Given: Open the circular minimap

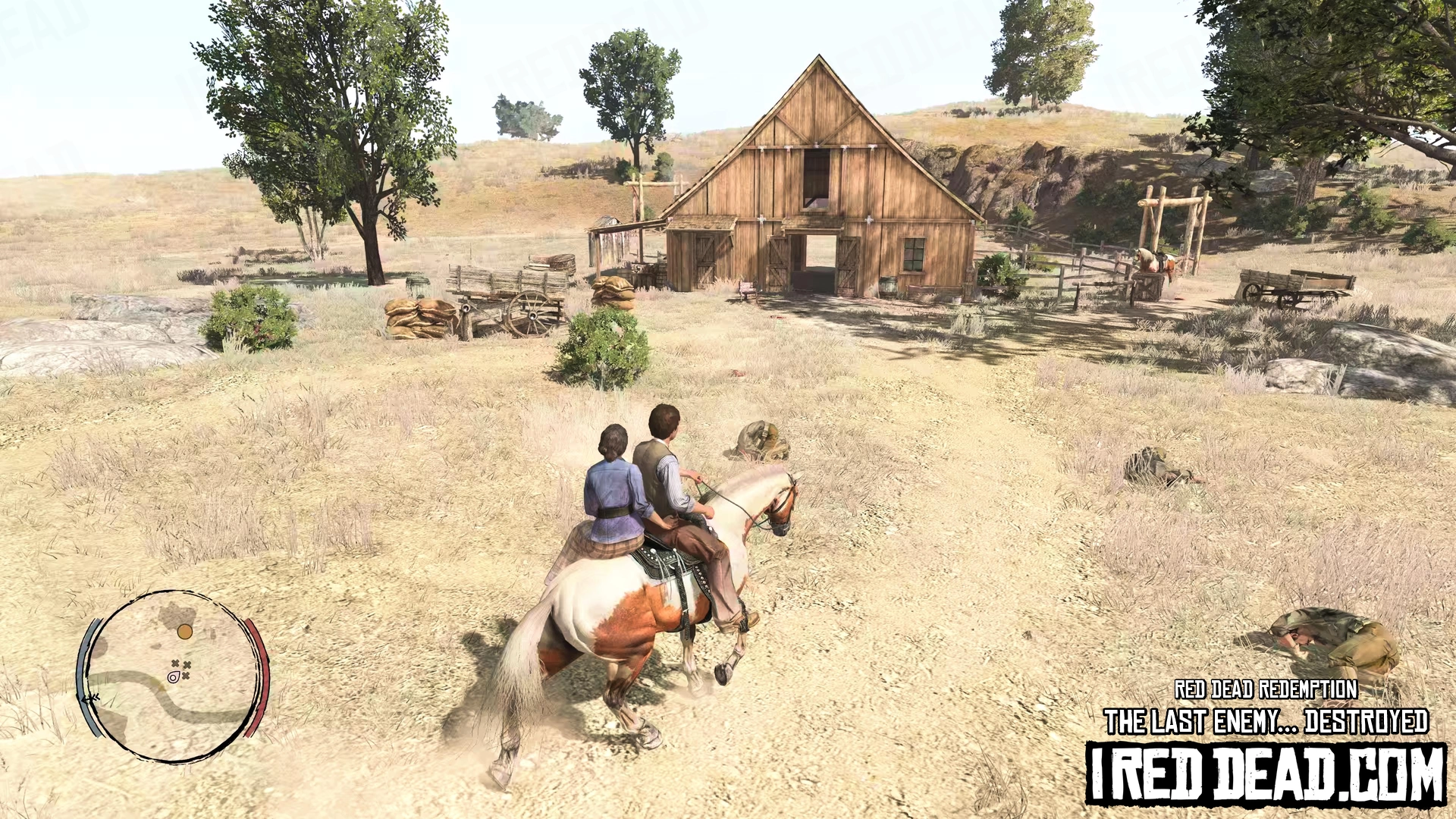Looking at the screenshot, I should [x=173, y=676].
